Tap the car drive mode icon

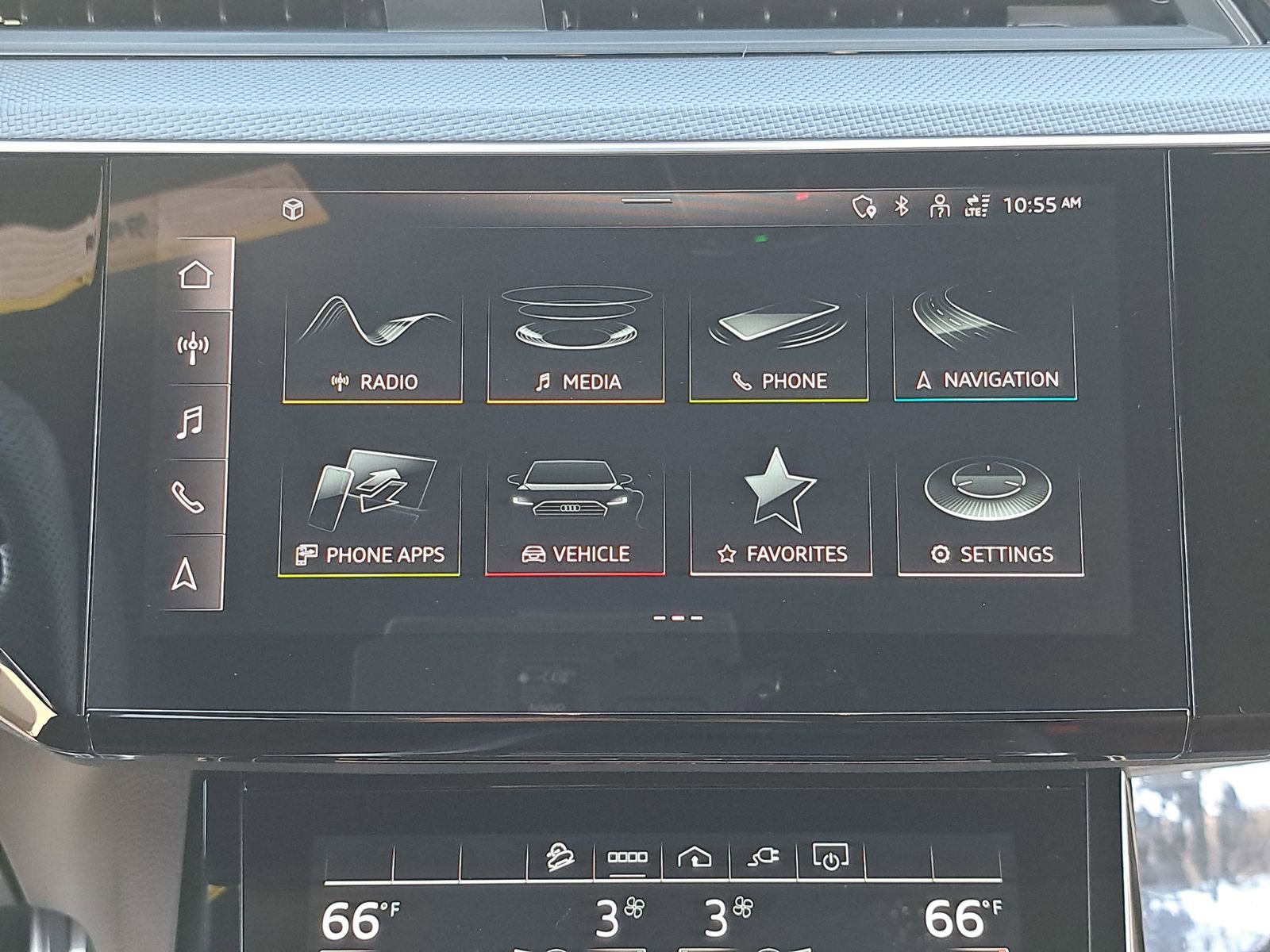pyautogui.click(x=560, y=858)
